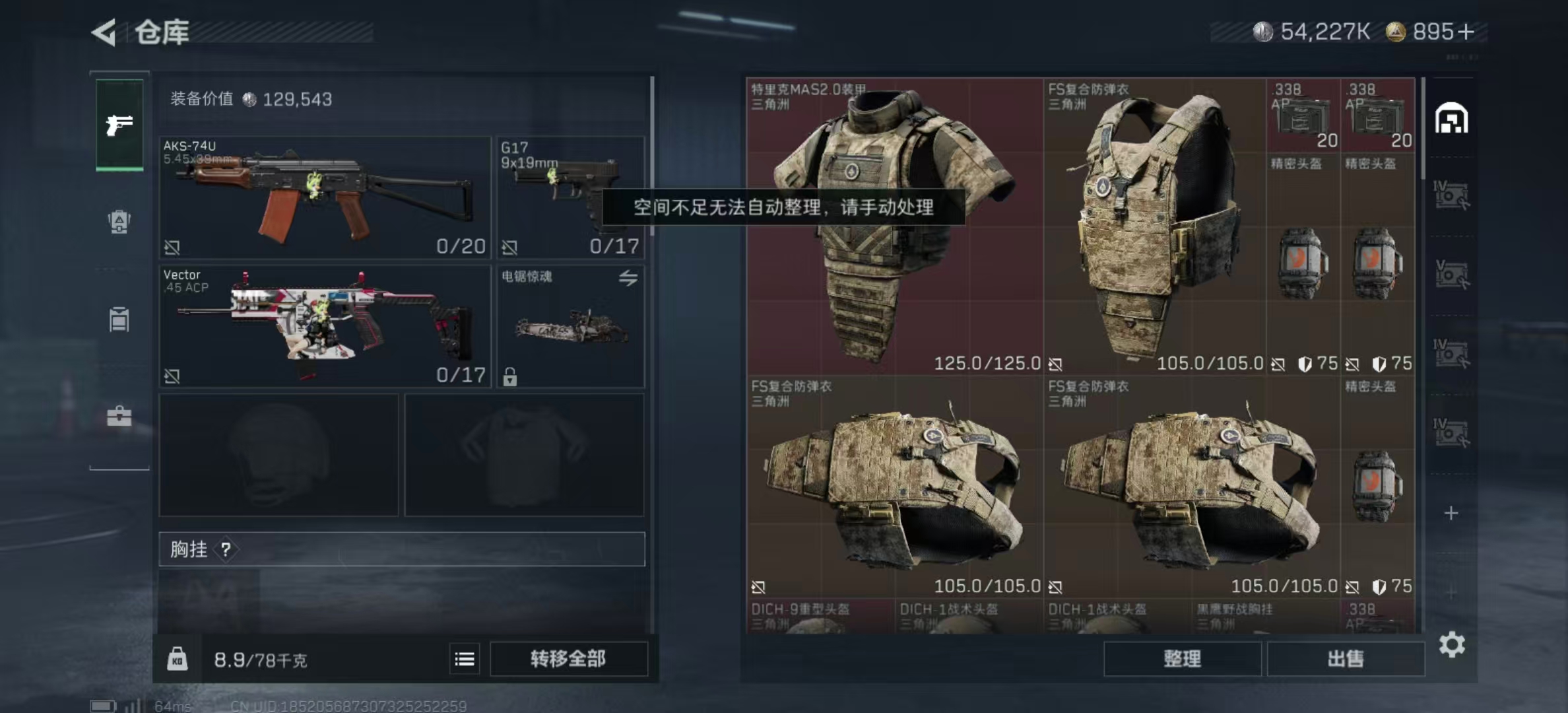Switch to the chest rig tab in sidebar
Viewport: 1568px width, 713px height.
[119, 320]
